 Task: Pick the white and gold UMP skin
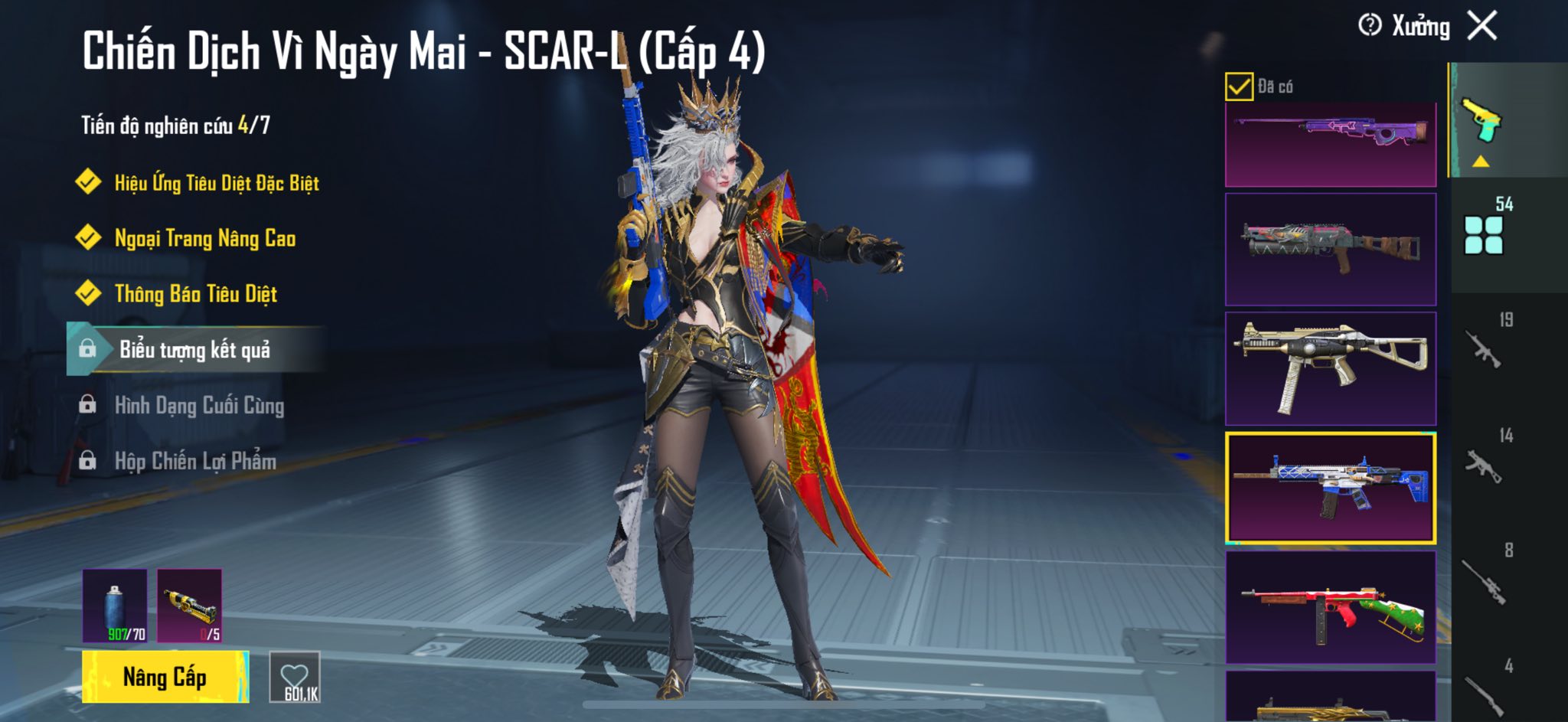(1330, 368)
